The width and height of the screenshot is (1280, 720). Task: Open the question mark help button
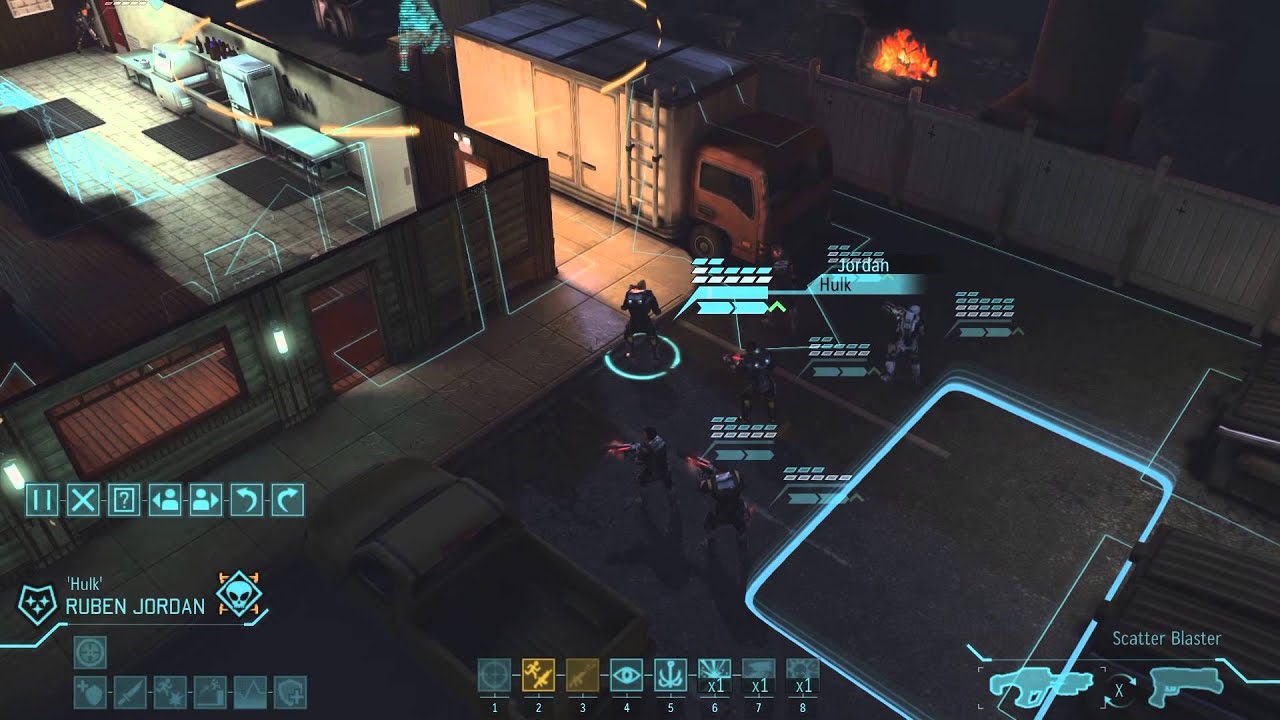coord(123,499)
